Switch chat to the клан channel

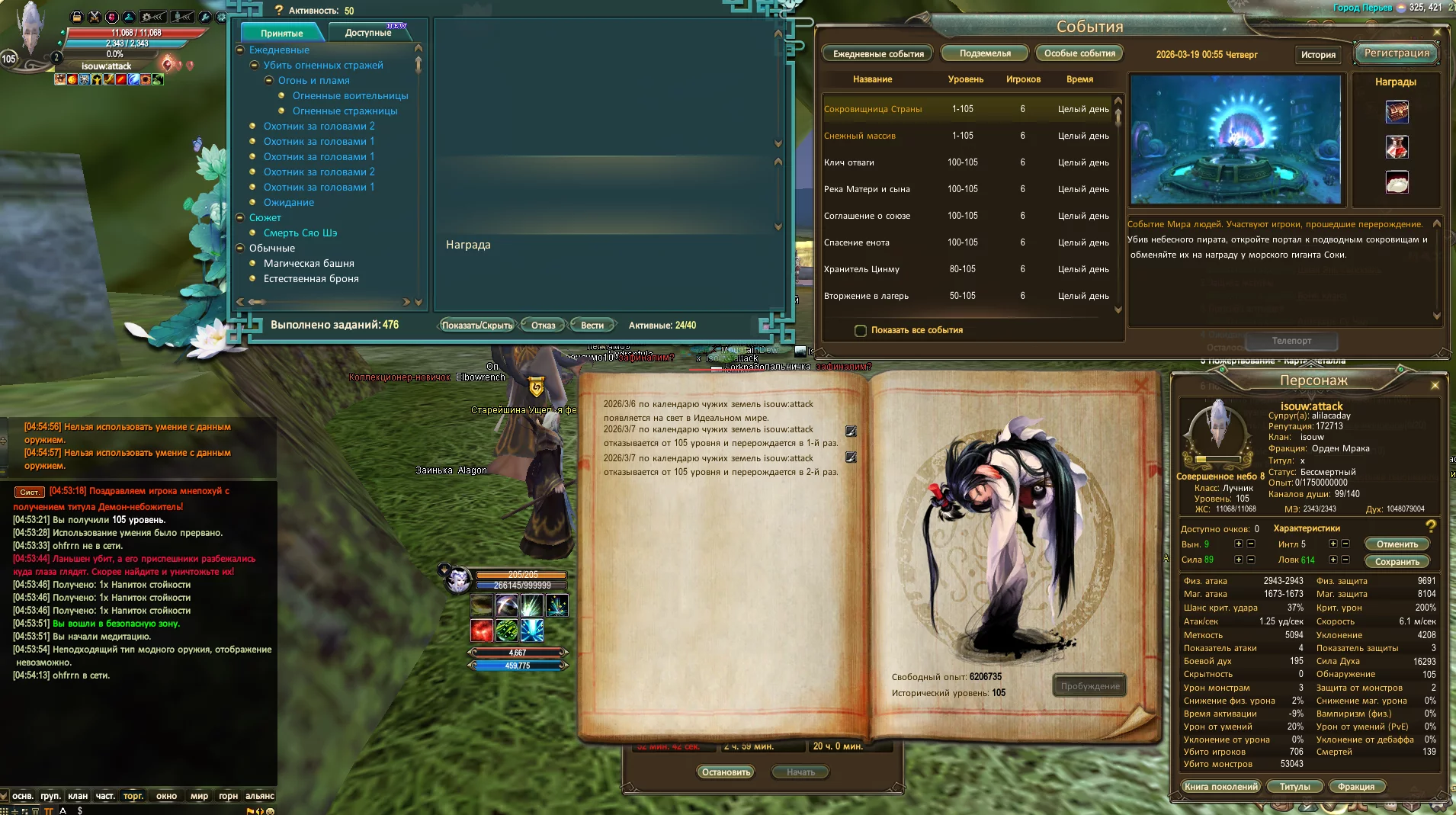tap(78, 796)
